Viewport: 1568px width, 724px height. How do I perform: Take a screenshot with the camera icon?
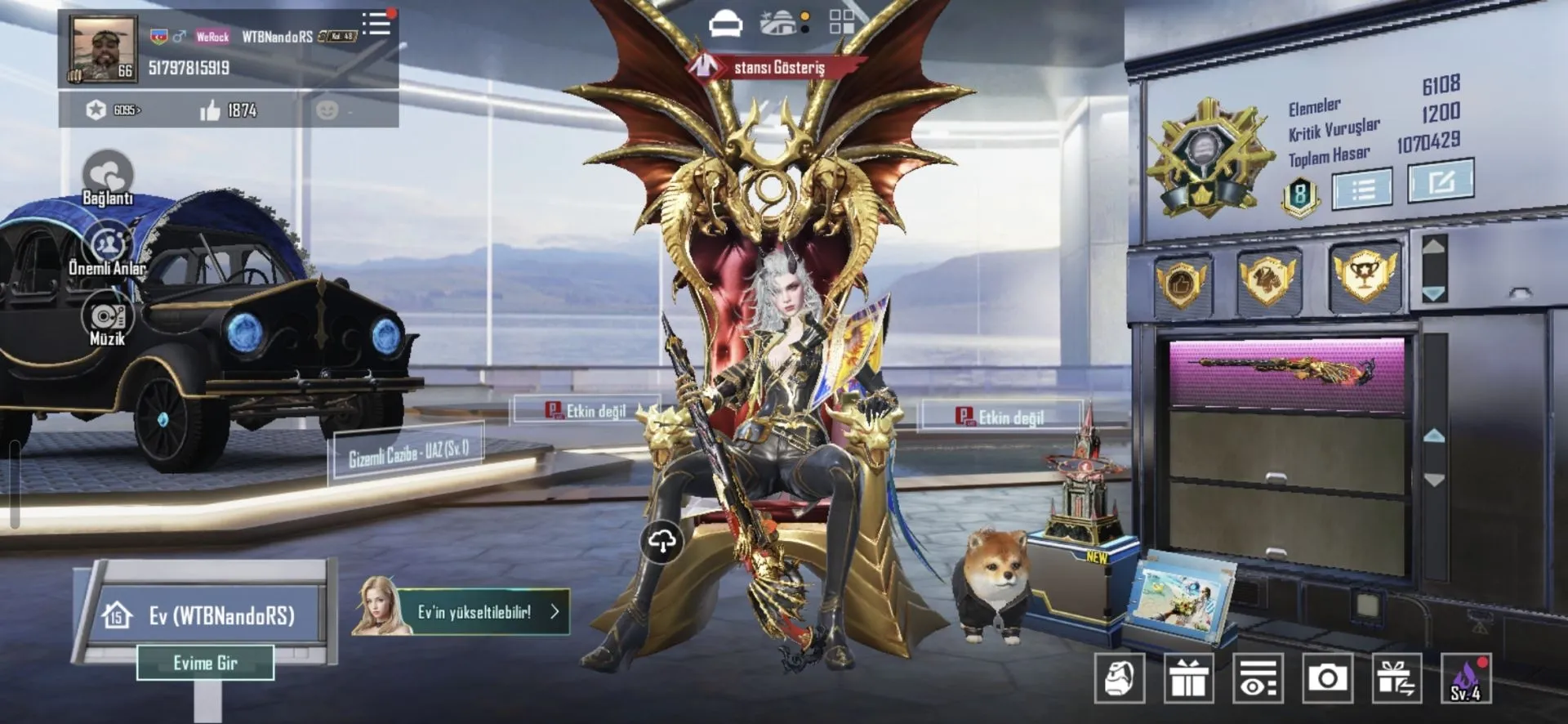point(1327,678)
